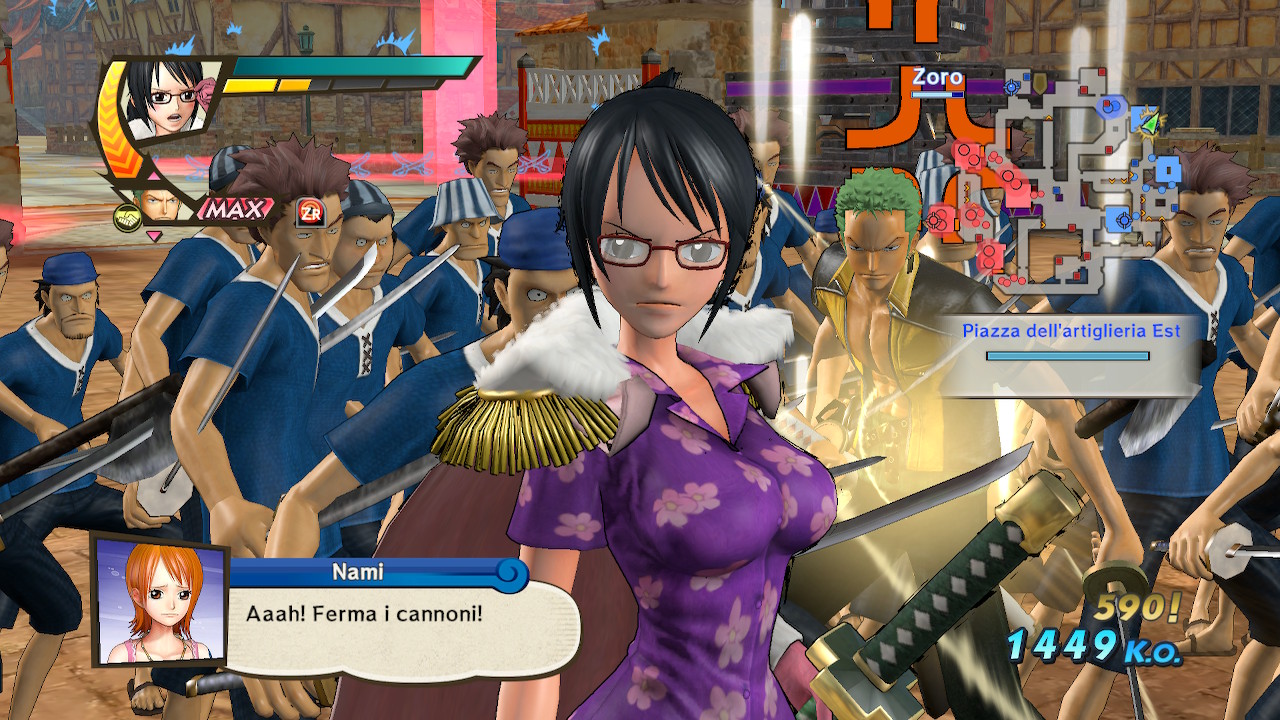Click Tashigi's character portrait
This screenshot has height=720, width=1280.
pos(168,99)
